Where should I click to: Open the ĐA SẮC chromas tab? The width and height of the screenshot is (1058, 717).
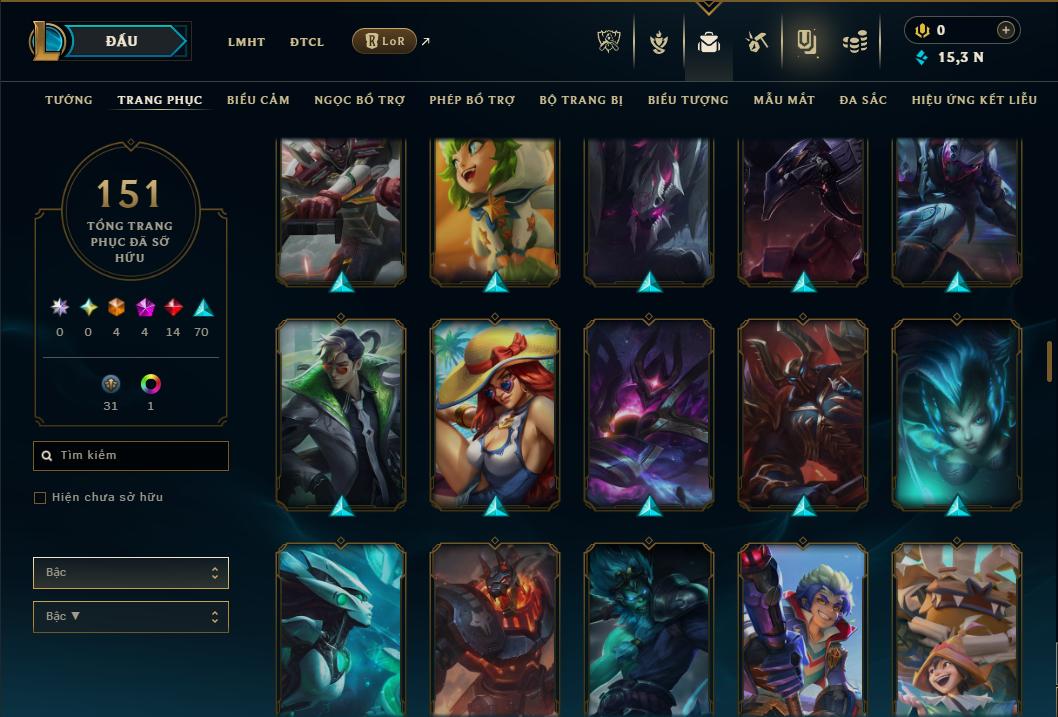click(x=863, y=100)
